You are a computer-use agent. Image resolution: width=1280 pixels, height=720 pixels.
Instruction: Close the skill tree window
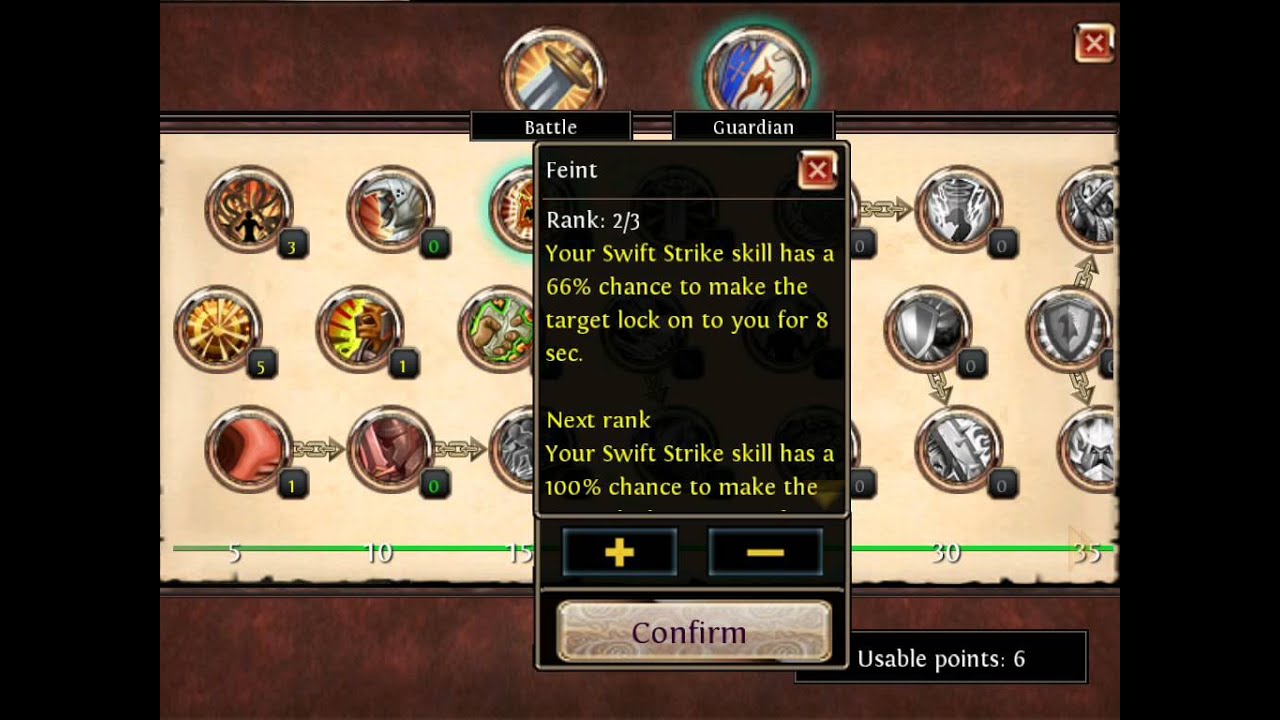click(1094, 44)
